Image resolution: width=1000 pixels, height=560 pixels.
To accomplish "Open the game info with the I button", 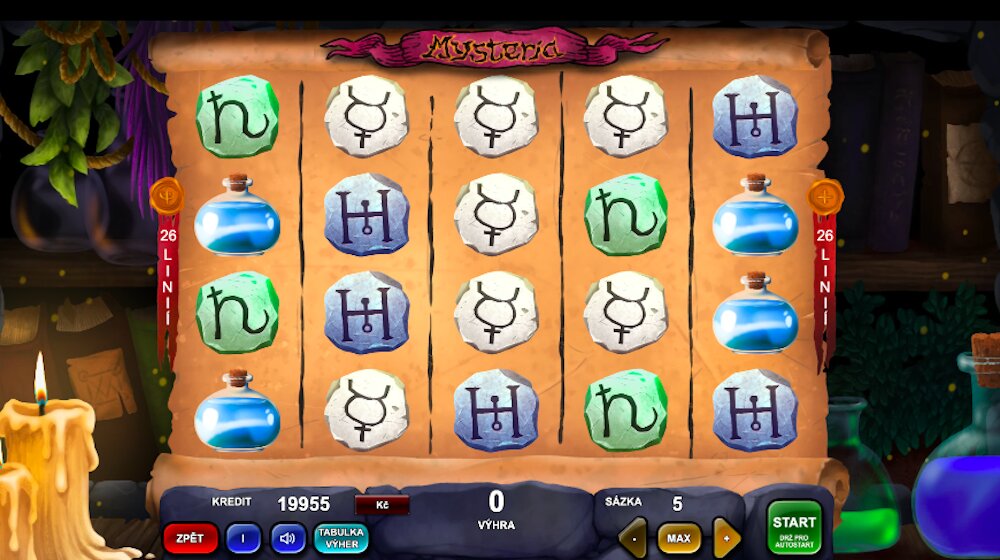I will pyautogui.click(x=243, y=539).
